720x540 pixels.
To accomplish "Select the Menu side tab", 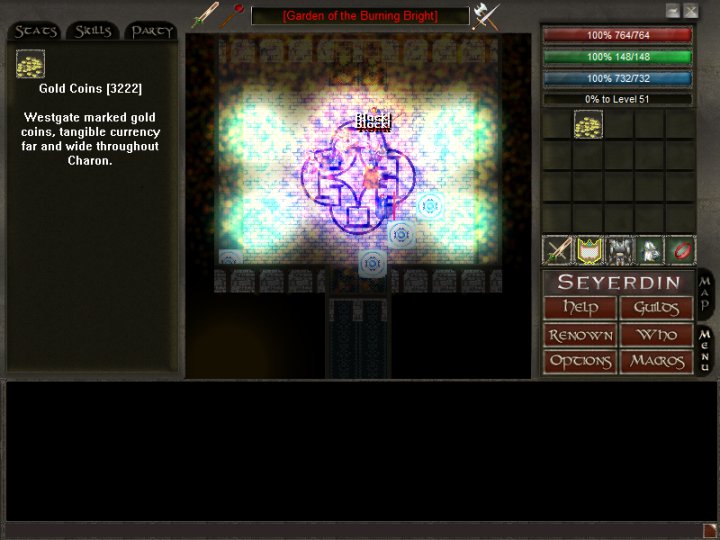I will point(705,350).
